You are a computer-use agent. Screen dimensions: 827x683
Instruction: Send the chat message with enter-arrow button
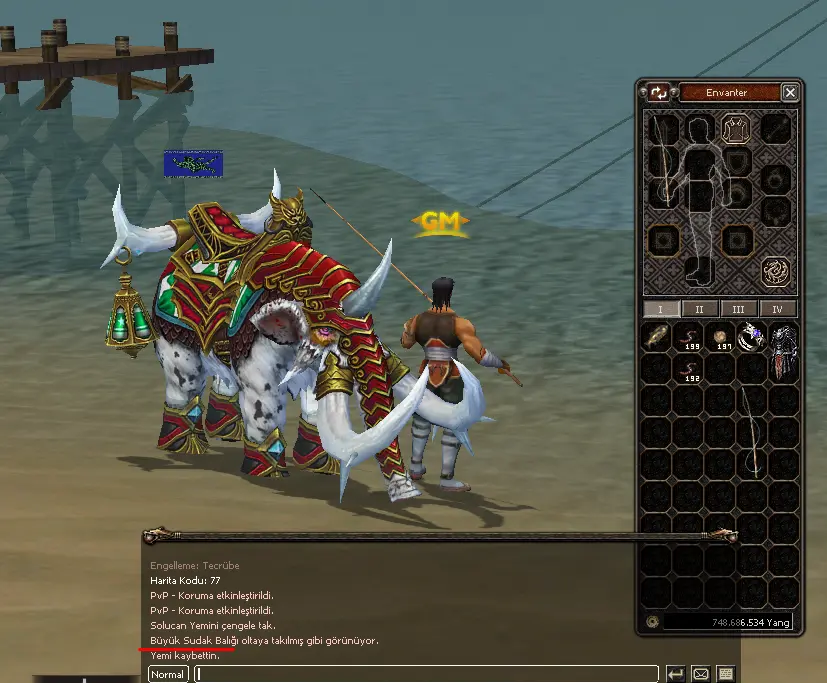point(675,674)
